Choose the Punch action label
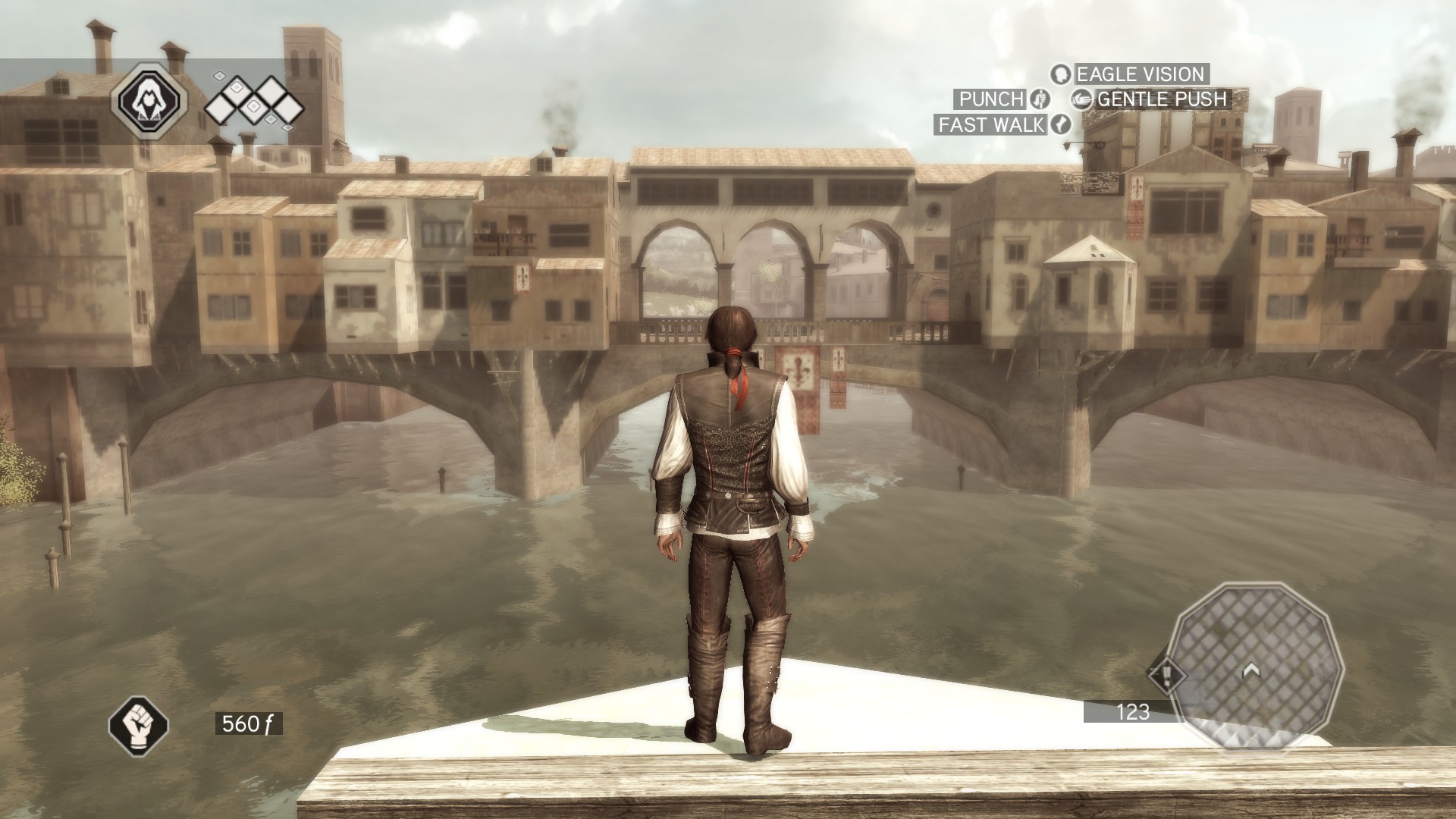The height and width of the screenshot is (819, 1456). coord(991,99)
